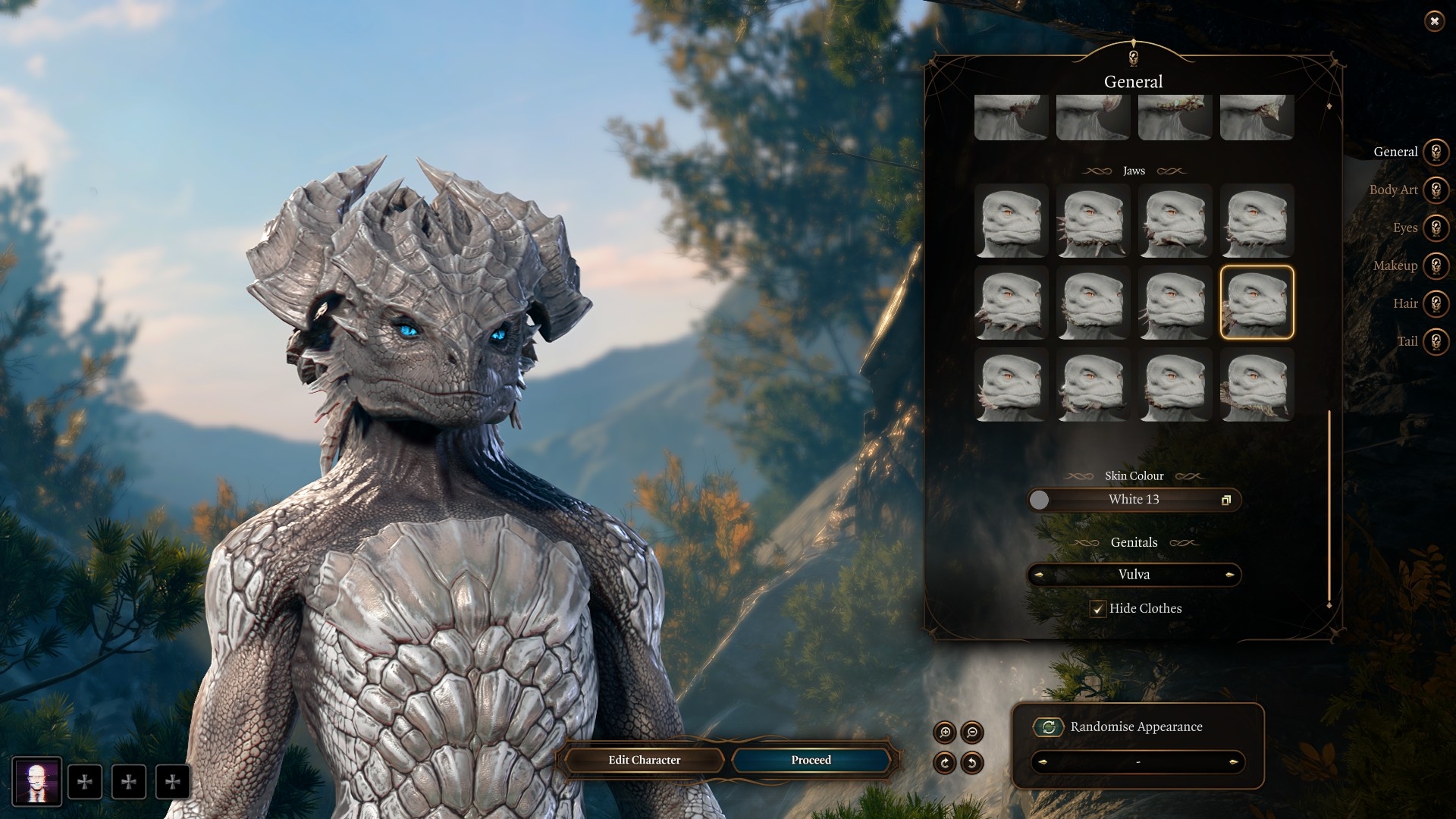Close the character creation screen
Image resolution: width=1456 pixels, height=819 pixels.
click(1434, 21)
